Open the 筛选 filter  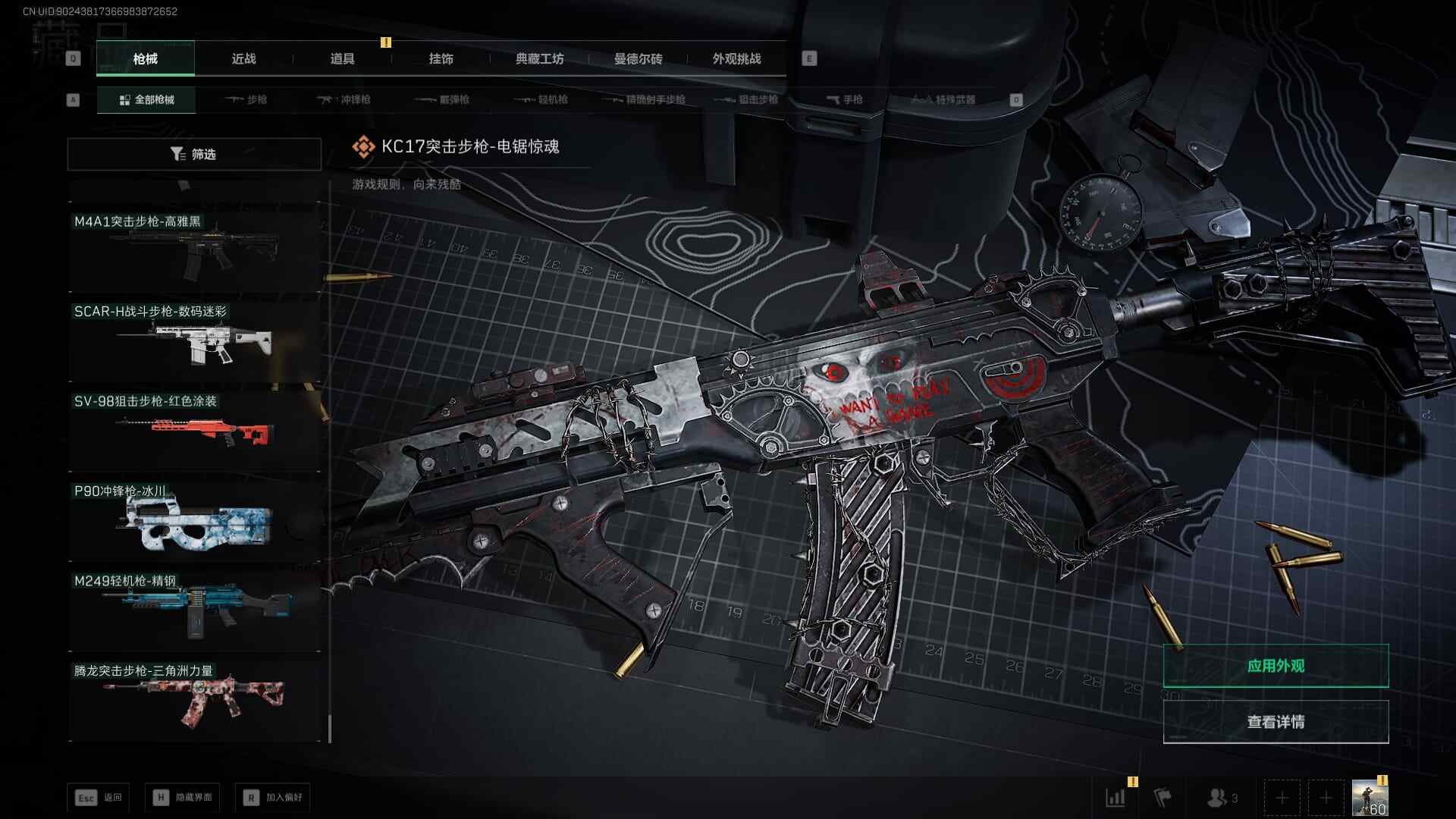[x=194, y=154]
